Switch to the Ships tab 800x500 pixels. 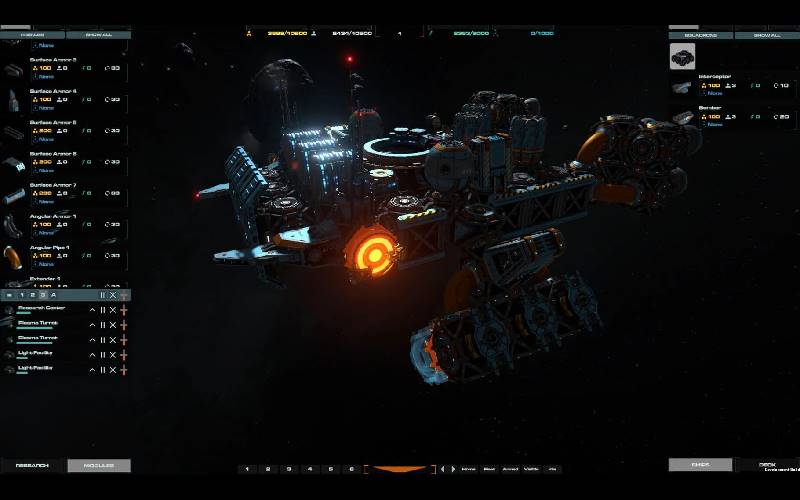[700, 465]
